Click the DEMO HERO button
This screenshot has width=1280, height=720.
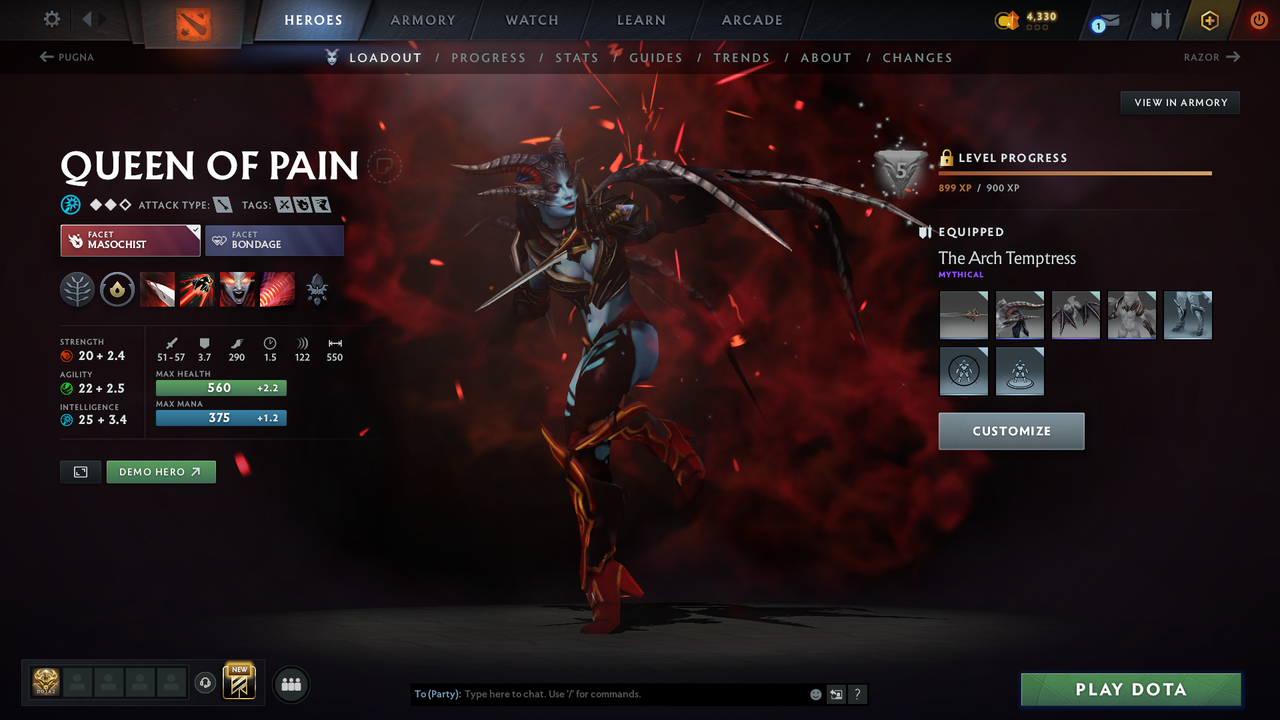click(x=160, y=471)
